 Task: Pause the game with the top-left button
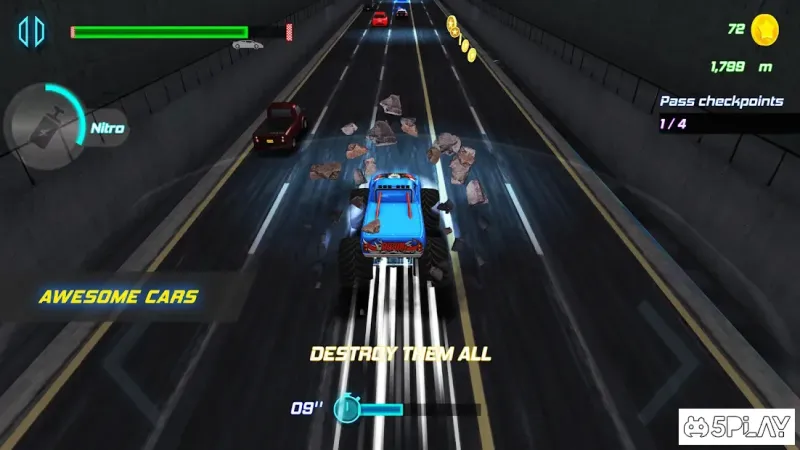click(x=31, y=32)
